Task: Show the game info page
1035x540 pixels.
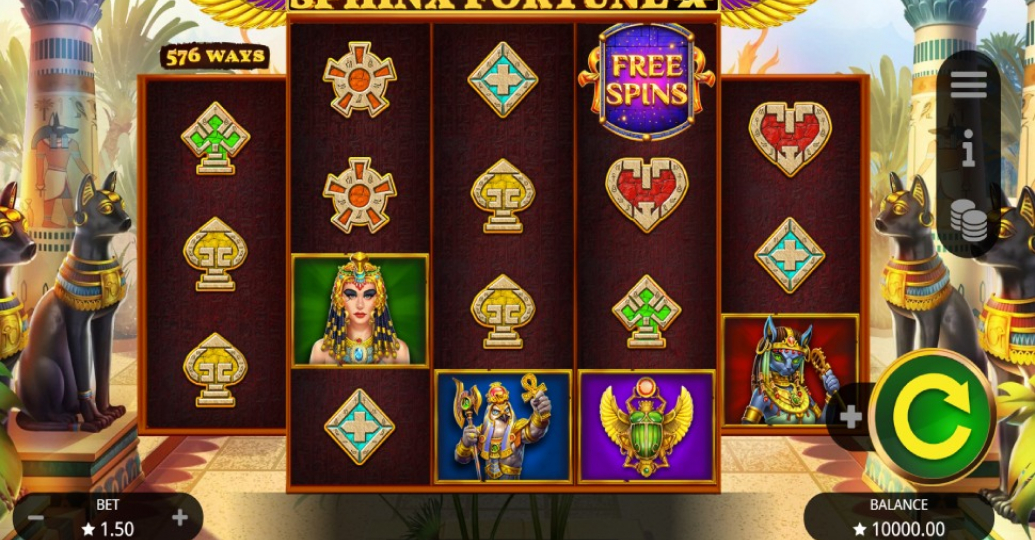Action: (x=968, y=152)
